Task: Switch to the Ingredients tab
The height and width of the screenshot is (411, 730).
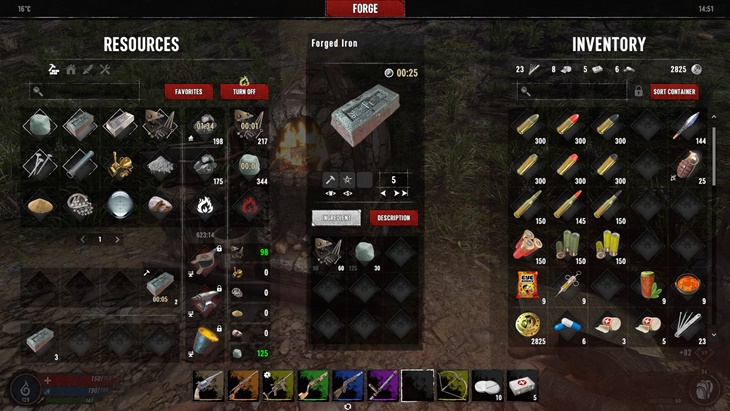Action: (x=336, y=217)
